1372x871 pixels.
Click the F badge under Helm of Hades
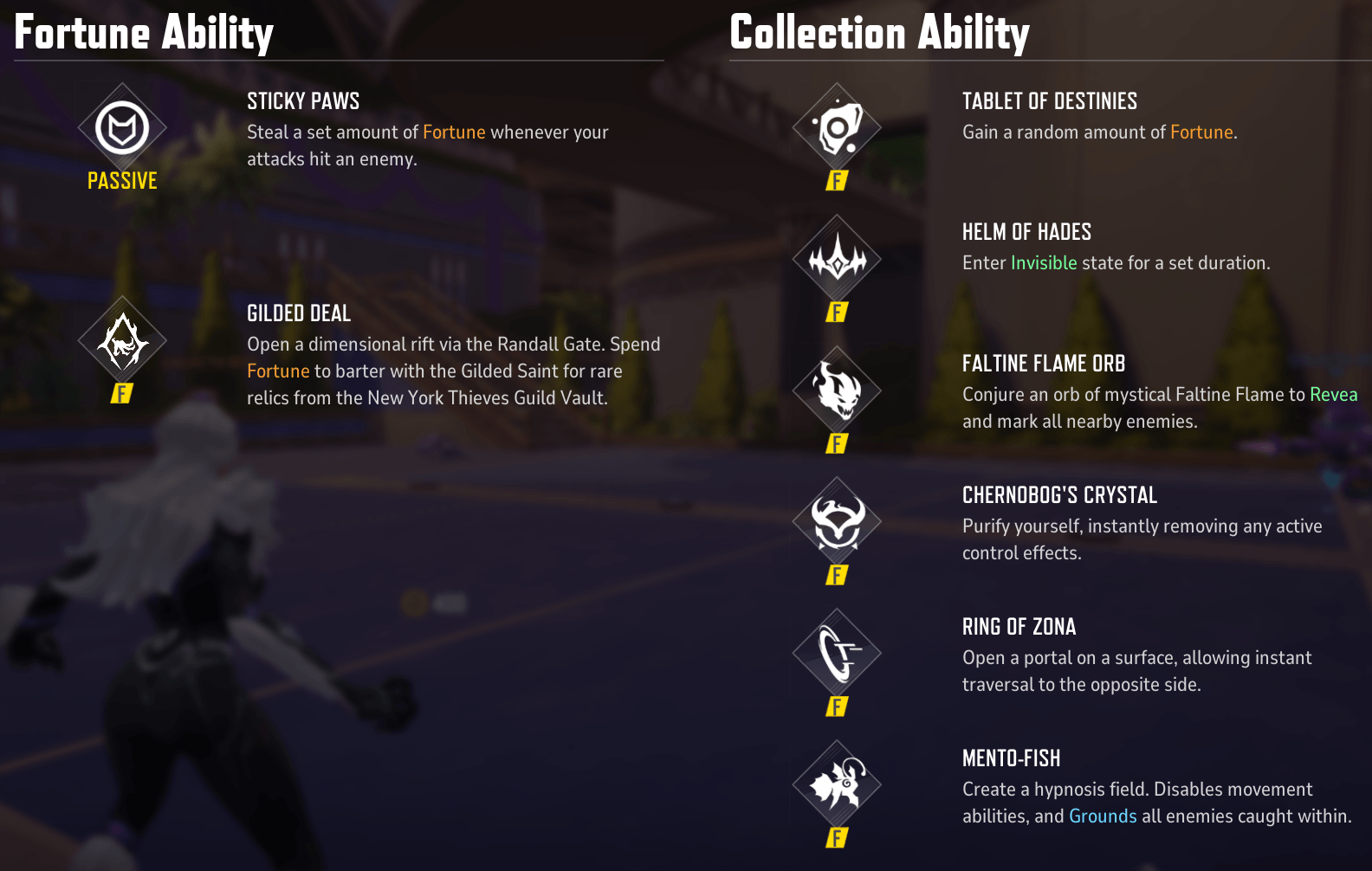point(837,313)
